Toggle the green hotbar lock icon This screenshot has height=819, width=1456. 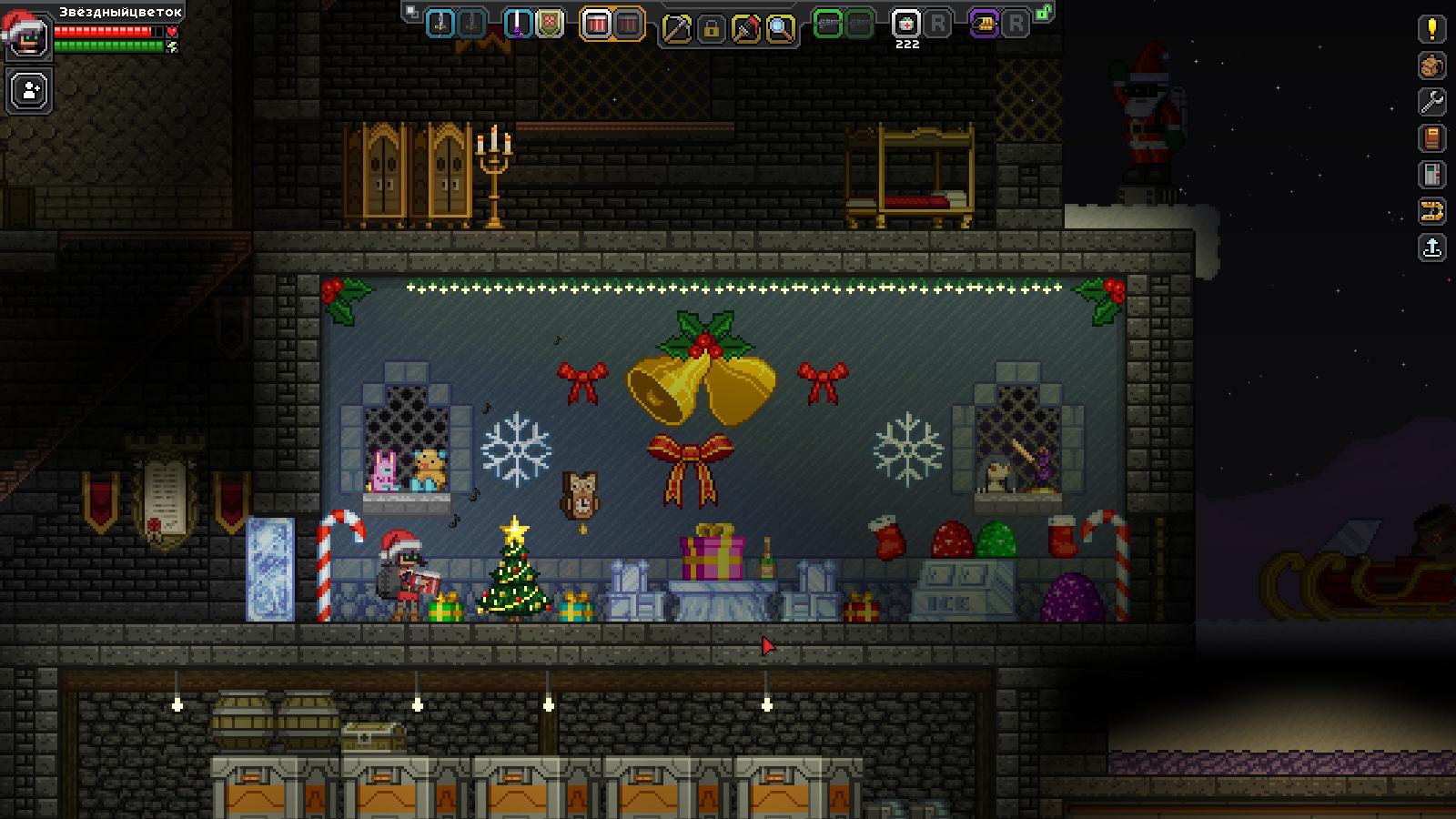pyautogui.click(x=1045, y=13)
